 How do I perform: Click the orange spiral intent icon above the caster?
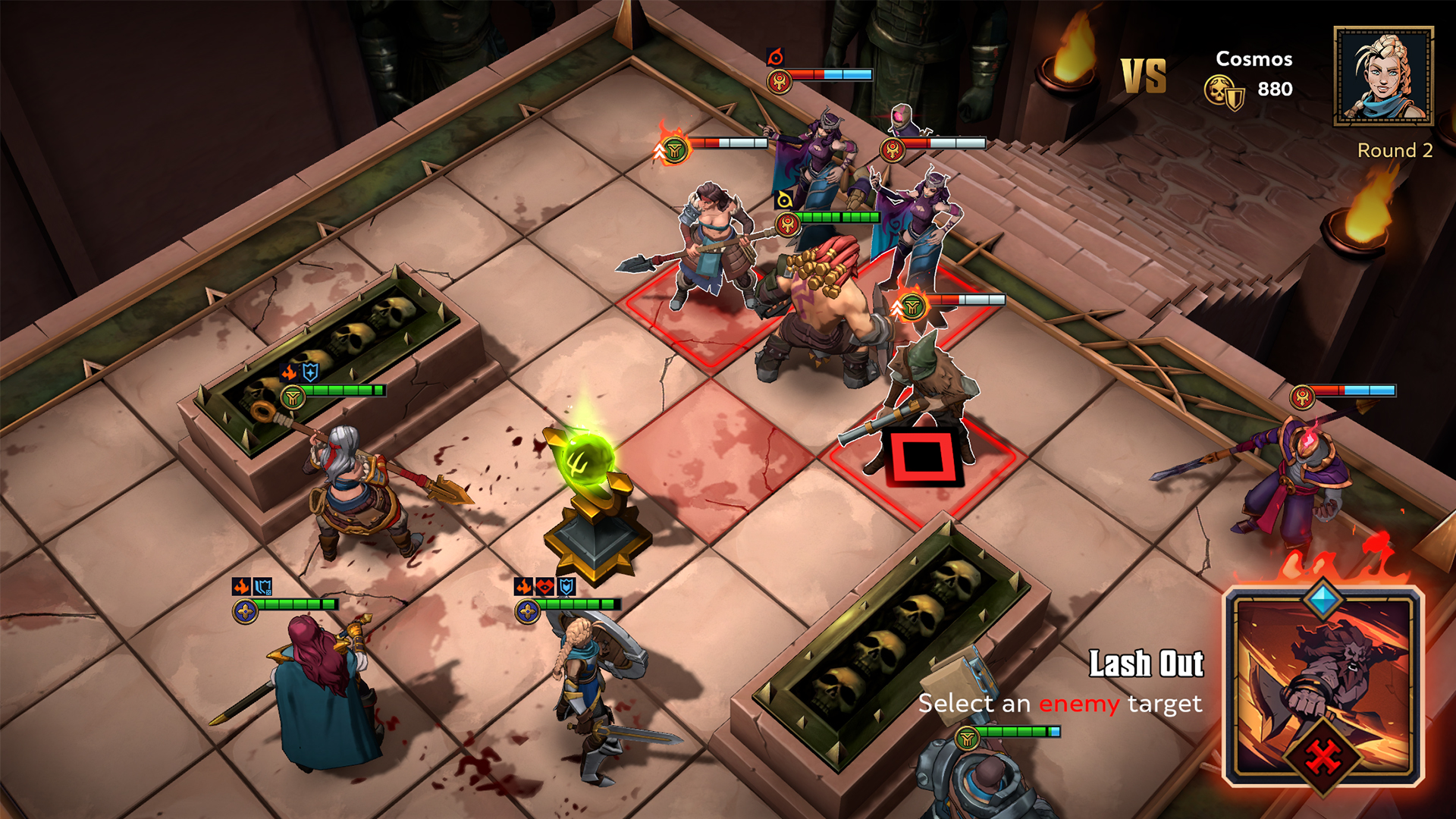(775, 57)
